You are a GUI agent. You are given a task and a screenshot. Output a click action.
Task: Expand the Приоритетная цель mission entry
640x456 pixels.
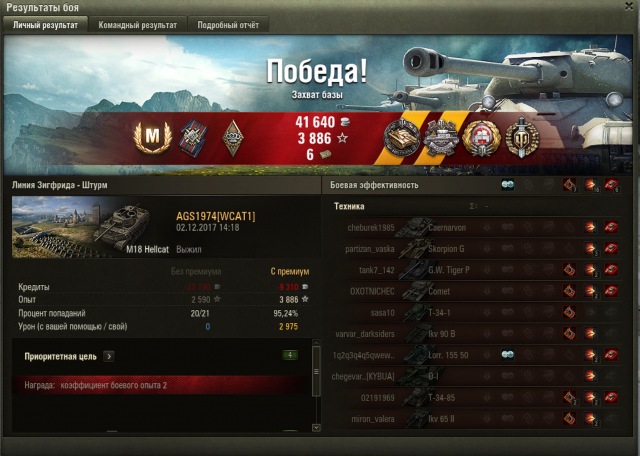tap(107, 355)
